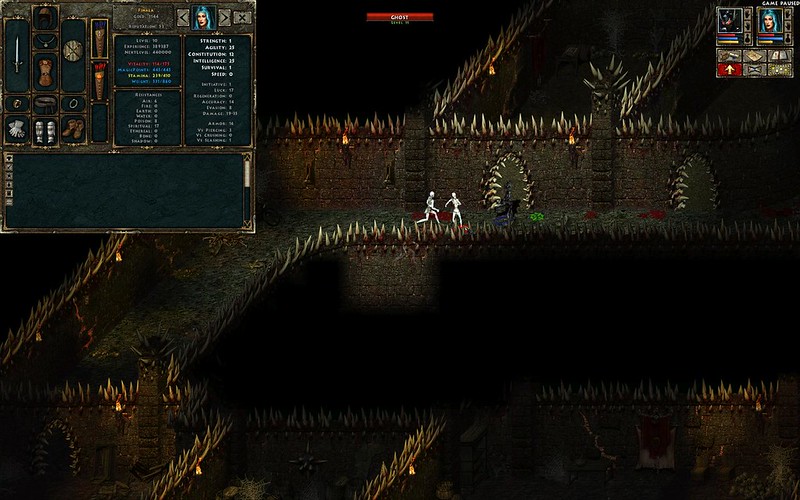This screenshot has height=500, width=800.
Task: Choose the upper arrow quiver slot
Action: [99, 39]
